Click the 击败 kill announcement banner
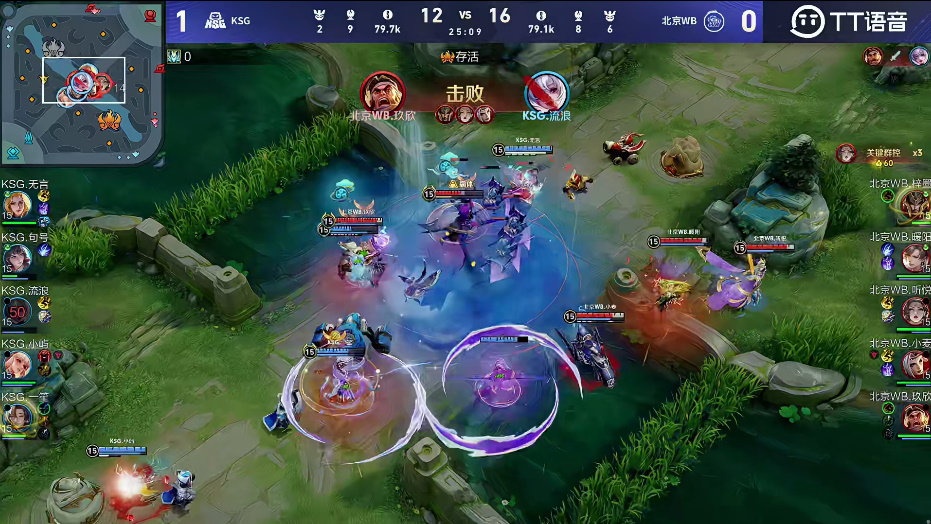 465,93
